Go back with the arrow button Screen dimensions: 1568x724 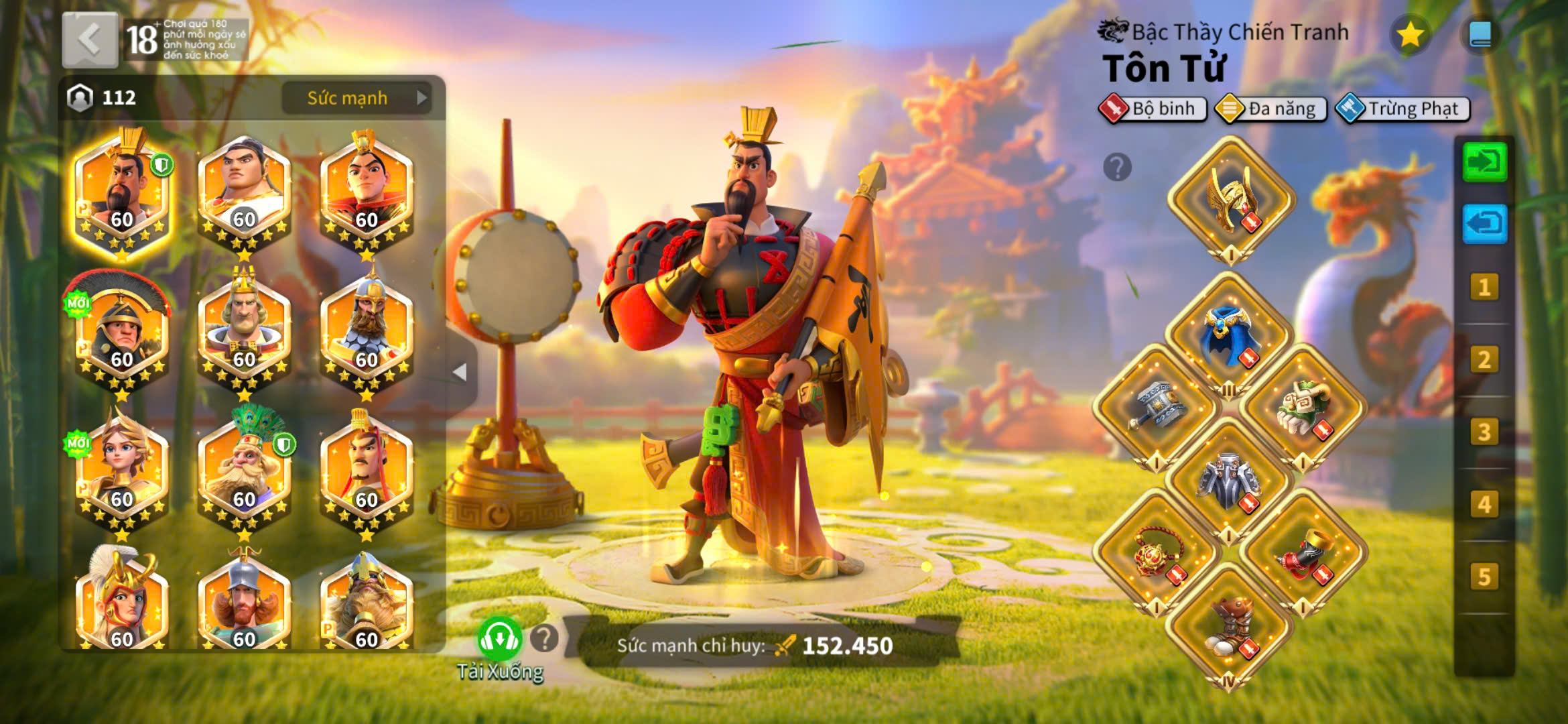click(90, 40)
